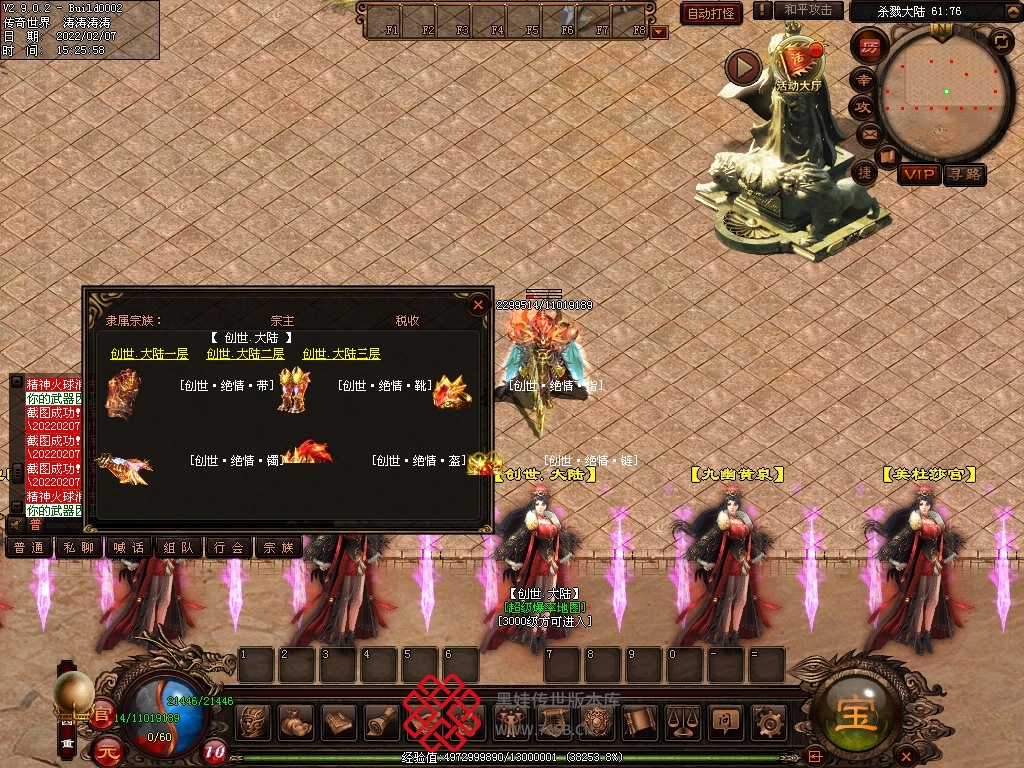Toggle 自动打怪 auto-fight button
Screen dimensions: 1024x768
click(711, 13)
